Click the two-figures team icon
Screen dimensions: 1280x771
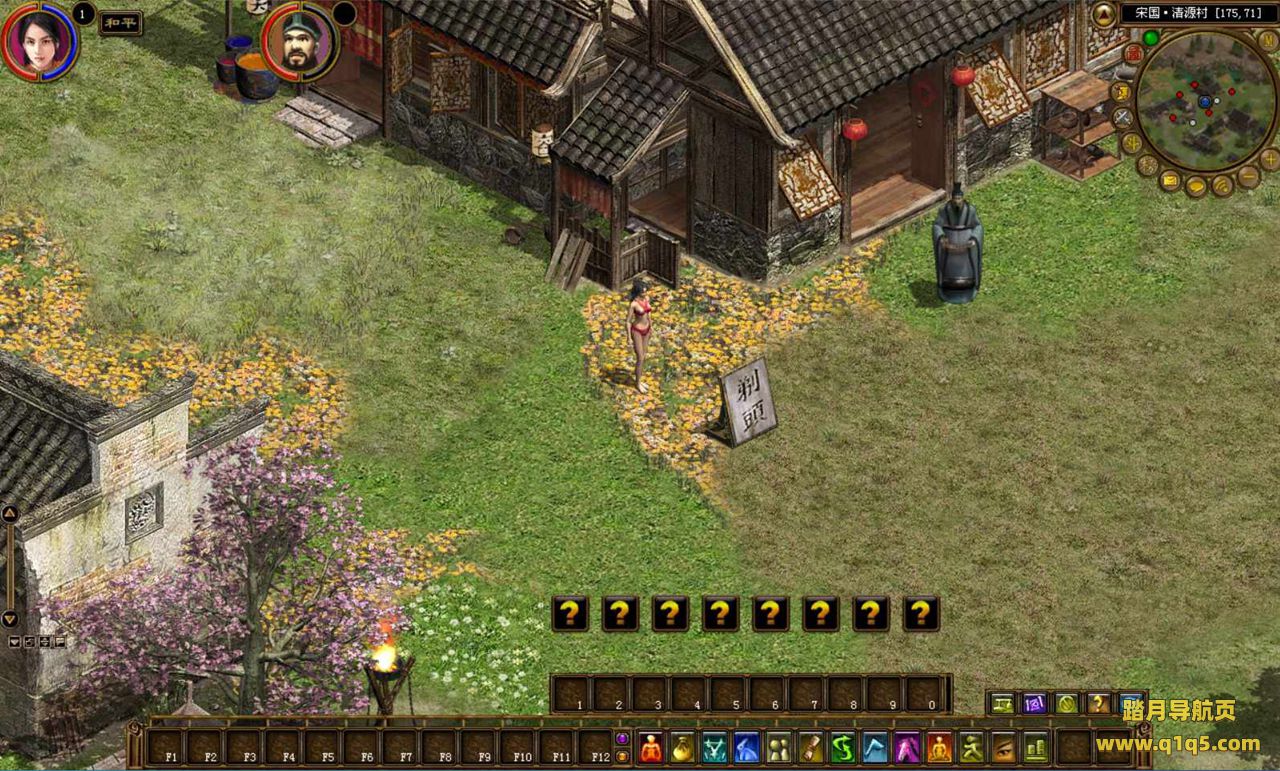pos(778,747)
